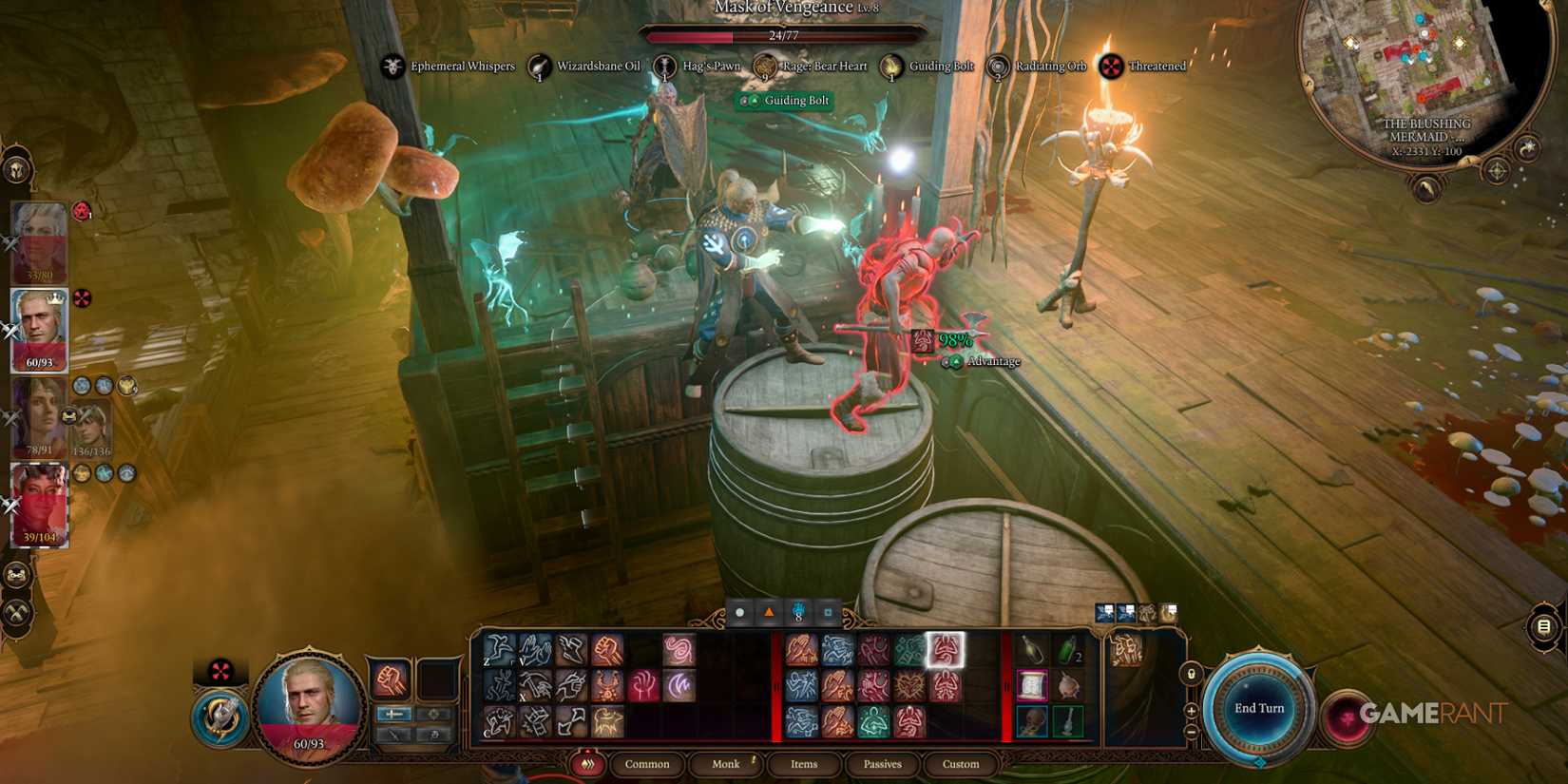
Task: Collapse hotbar rows with the minus button
Action: pyautogui.click(x=1191, y=733)
